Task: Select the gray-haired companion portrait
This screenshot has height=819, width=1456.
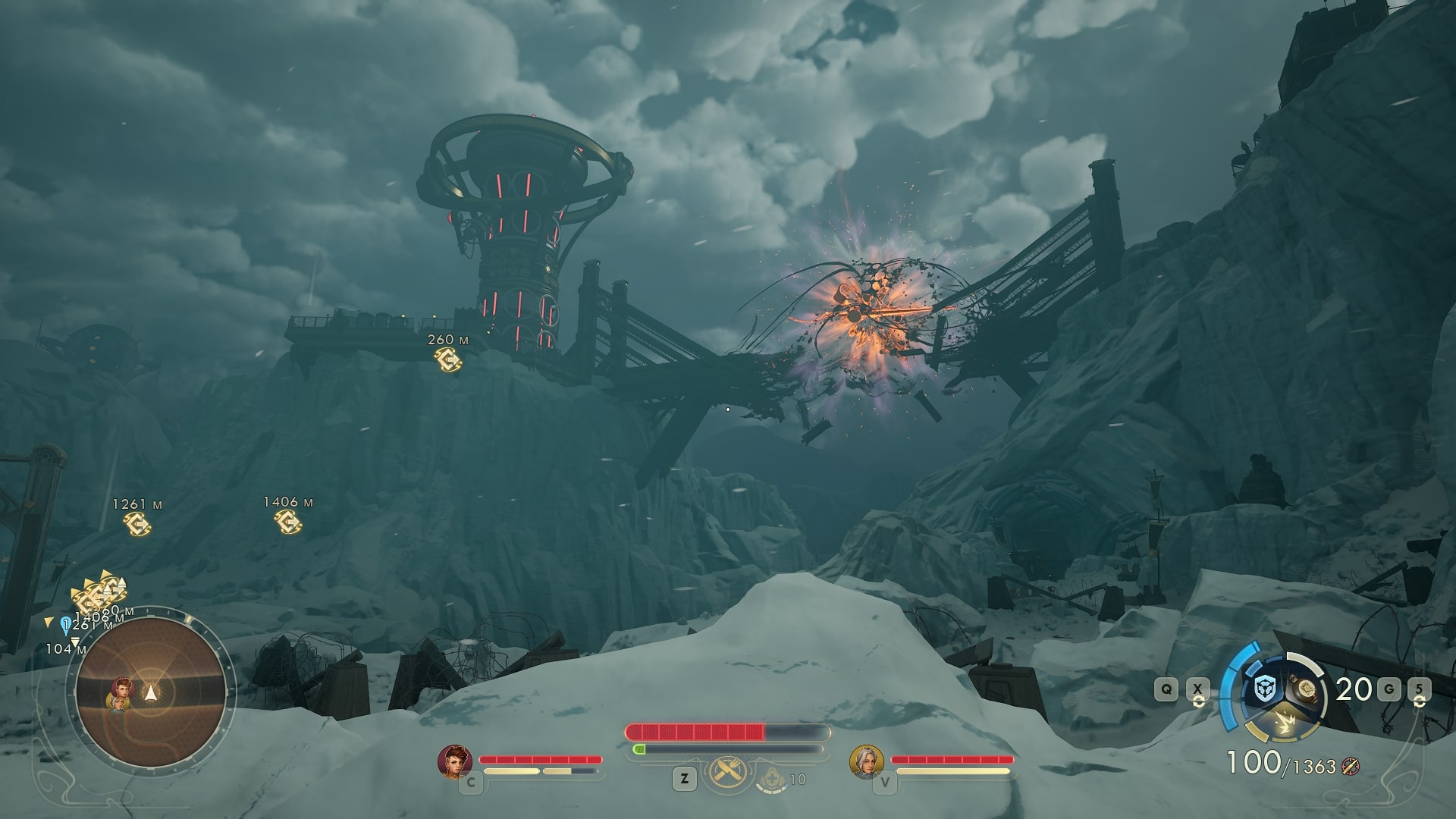Action: [x=866, y=761]
